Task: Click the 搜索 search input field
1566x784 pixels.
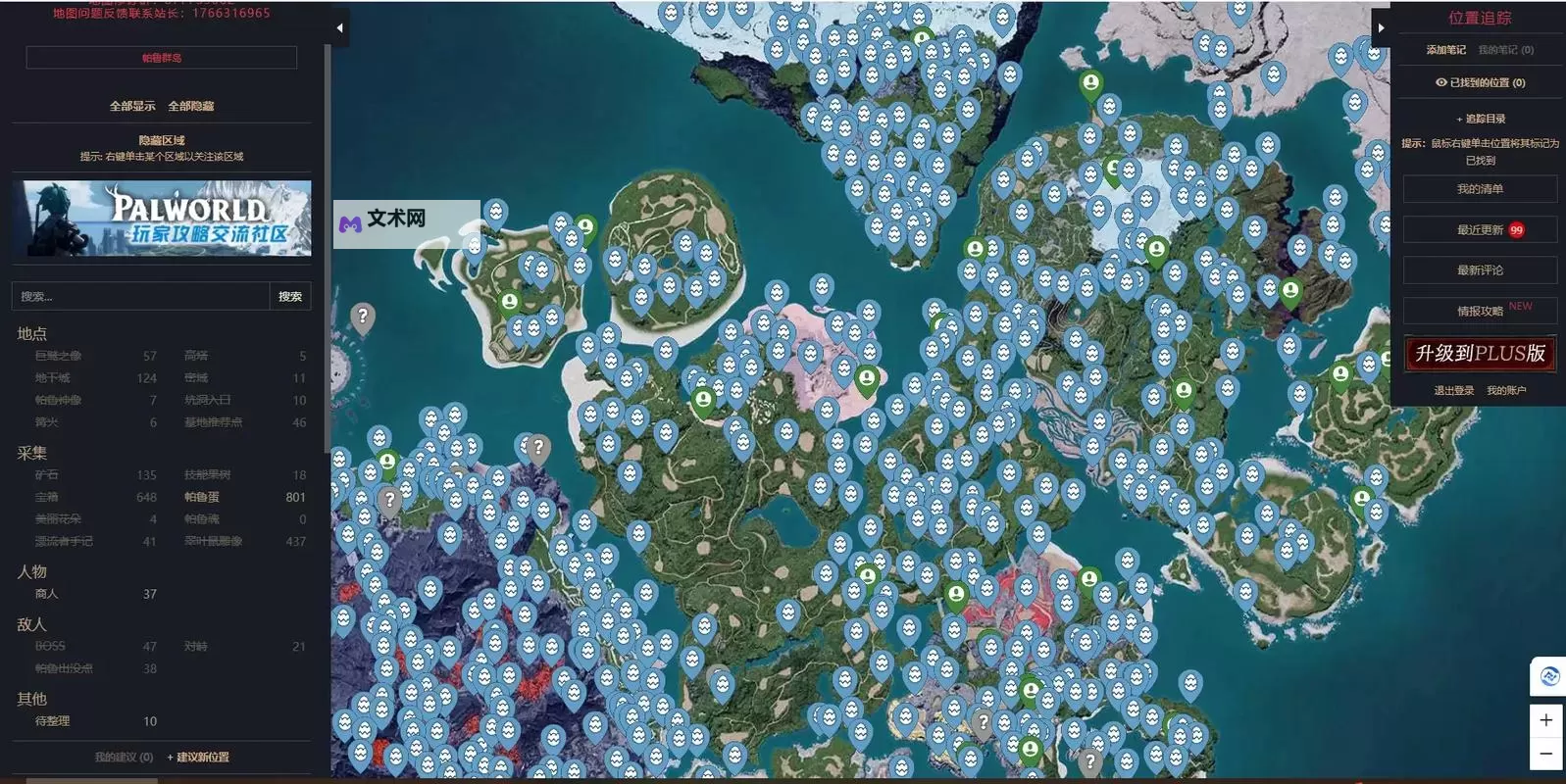Action: (140, 296)
